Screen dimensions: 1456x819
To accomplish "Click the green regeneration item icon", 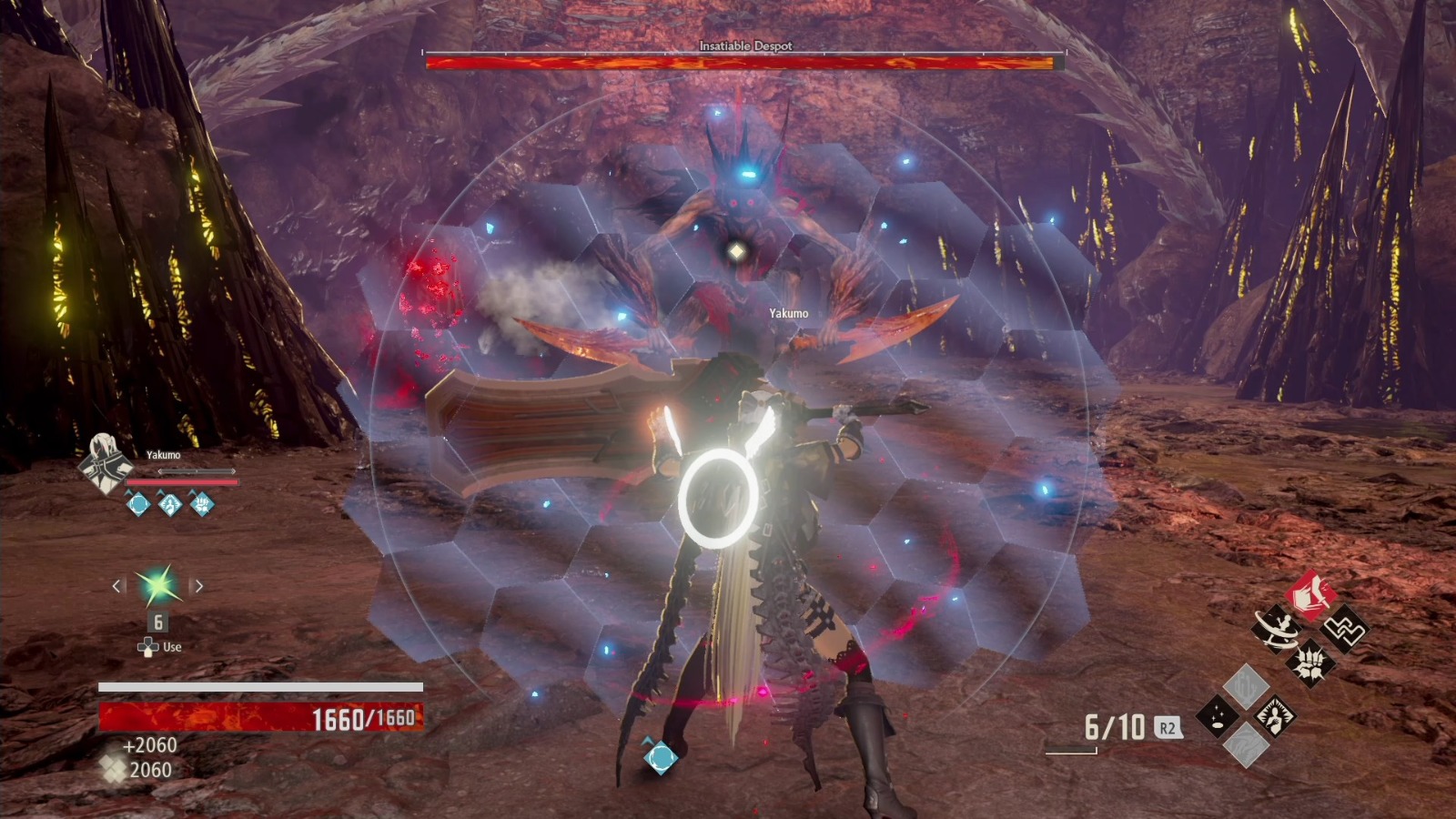I will [x=157, y=587].
